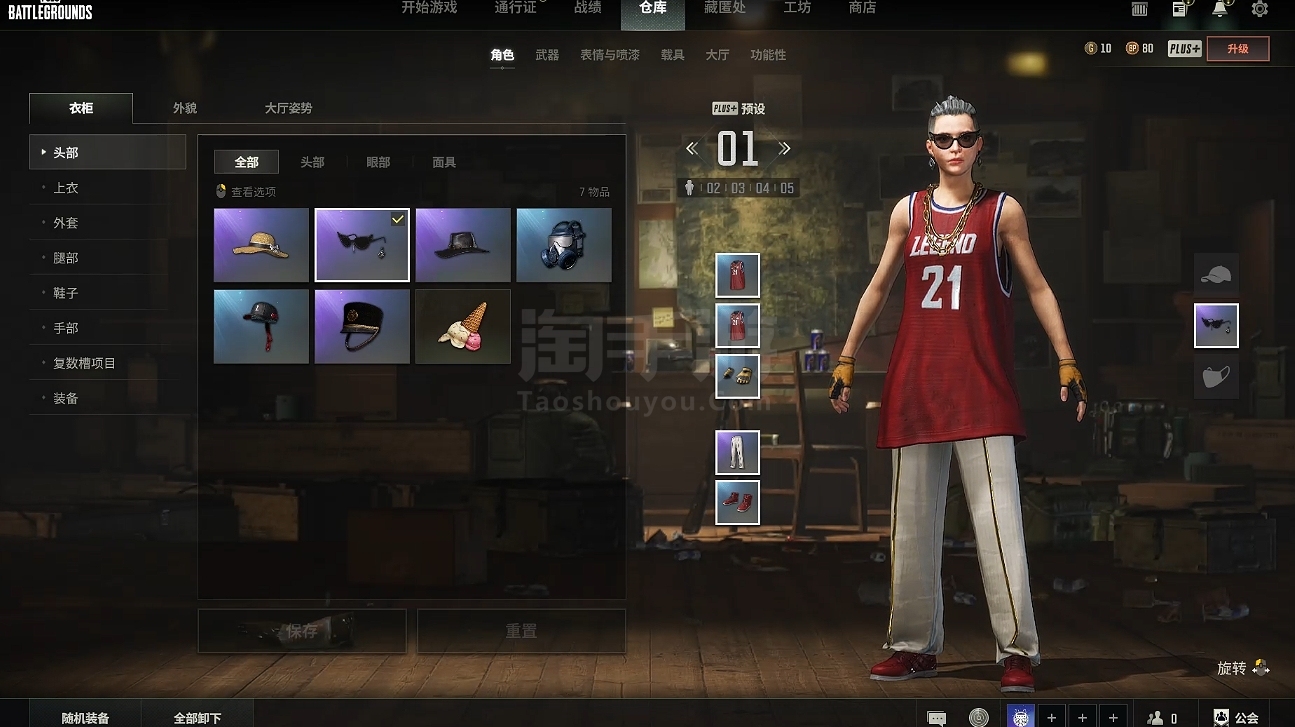1295x727 pixels.
Task: Open the 大厅姿势 lobby pose tab
Action: click(288, 108)
